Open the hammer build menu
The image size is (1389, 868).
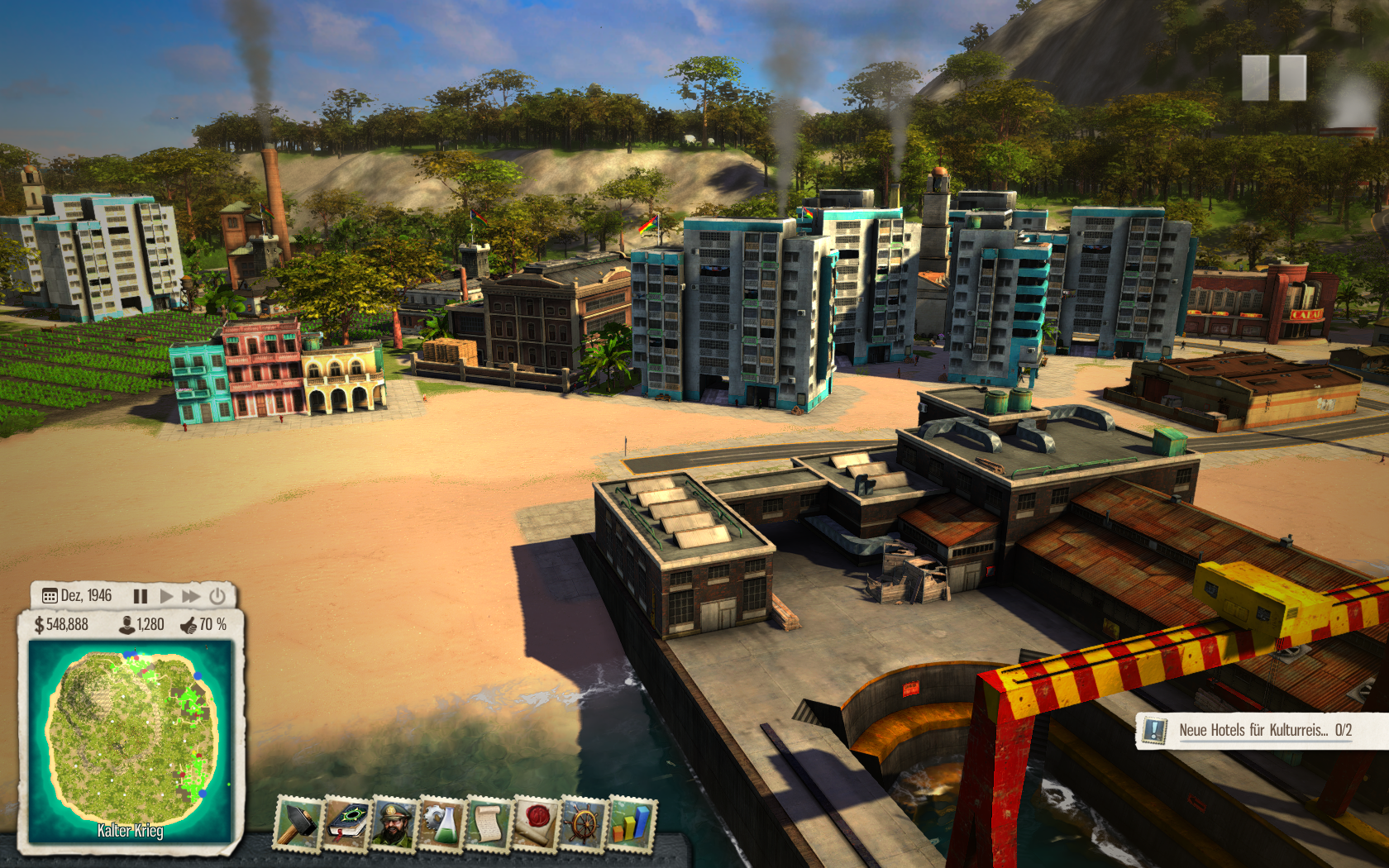(297, 823)
